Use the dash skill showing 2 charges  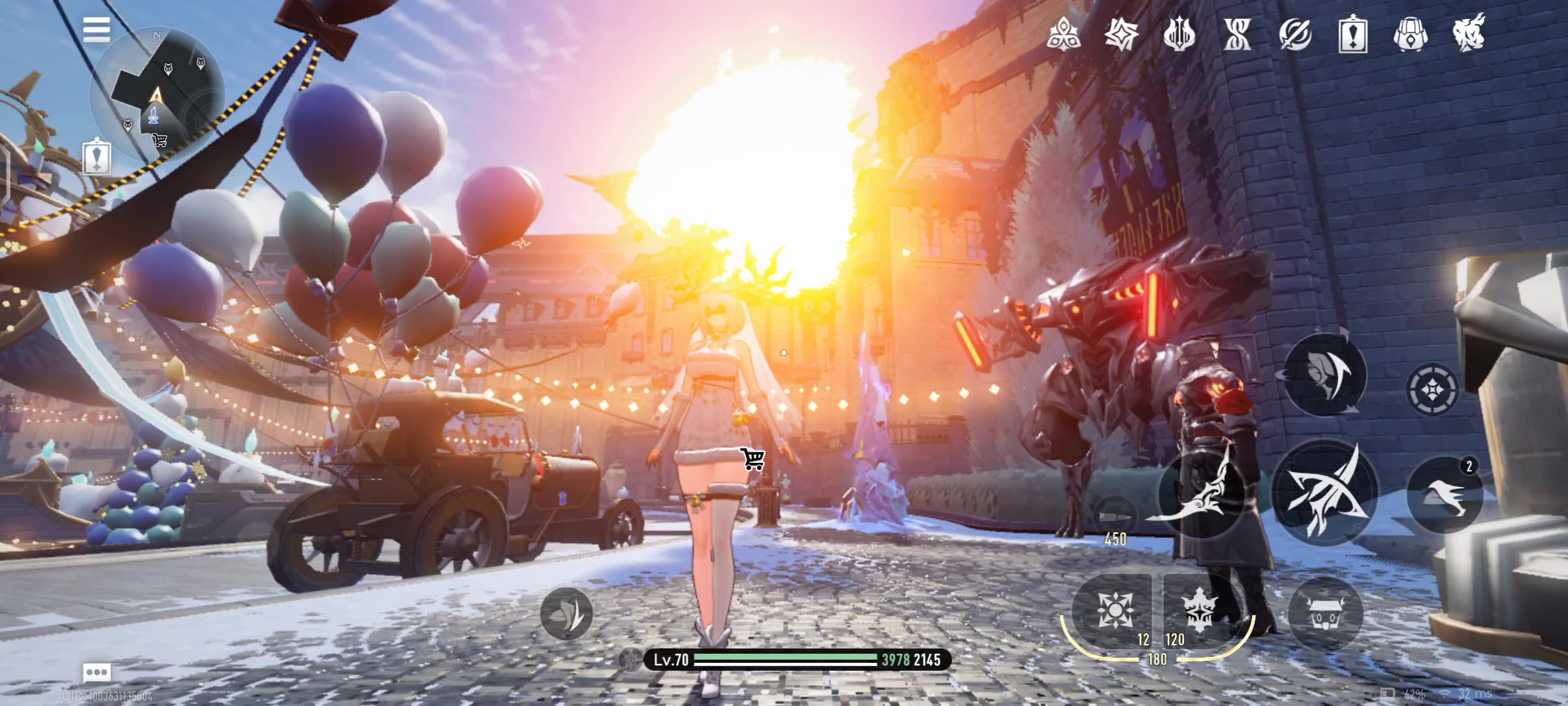[1445, 495]
